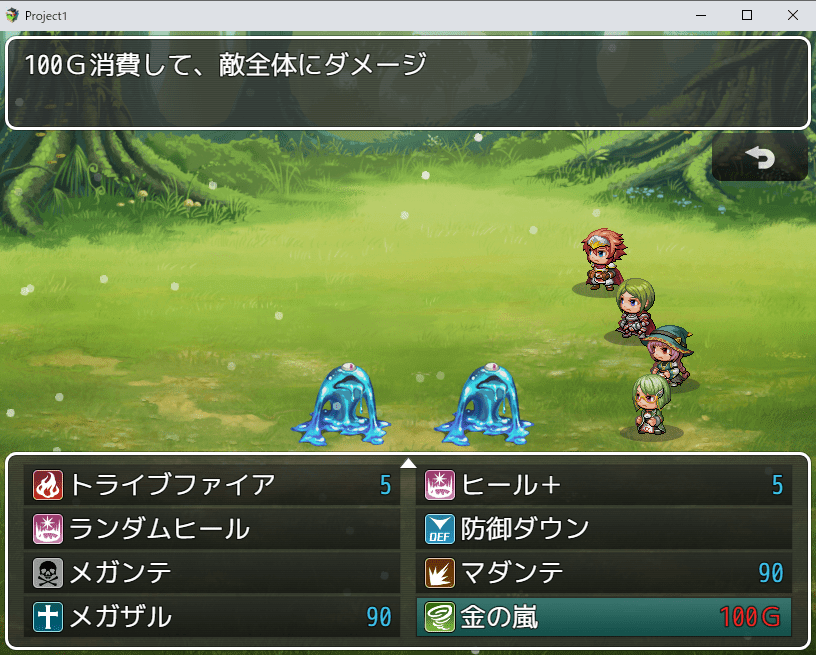816x655 pixels.
Task: Pick the 防御ダウン skill
Action: coord(604,528)
